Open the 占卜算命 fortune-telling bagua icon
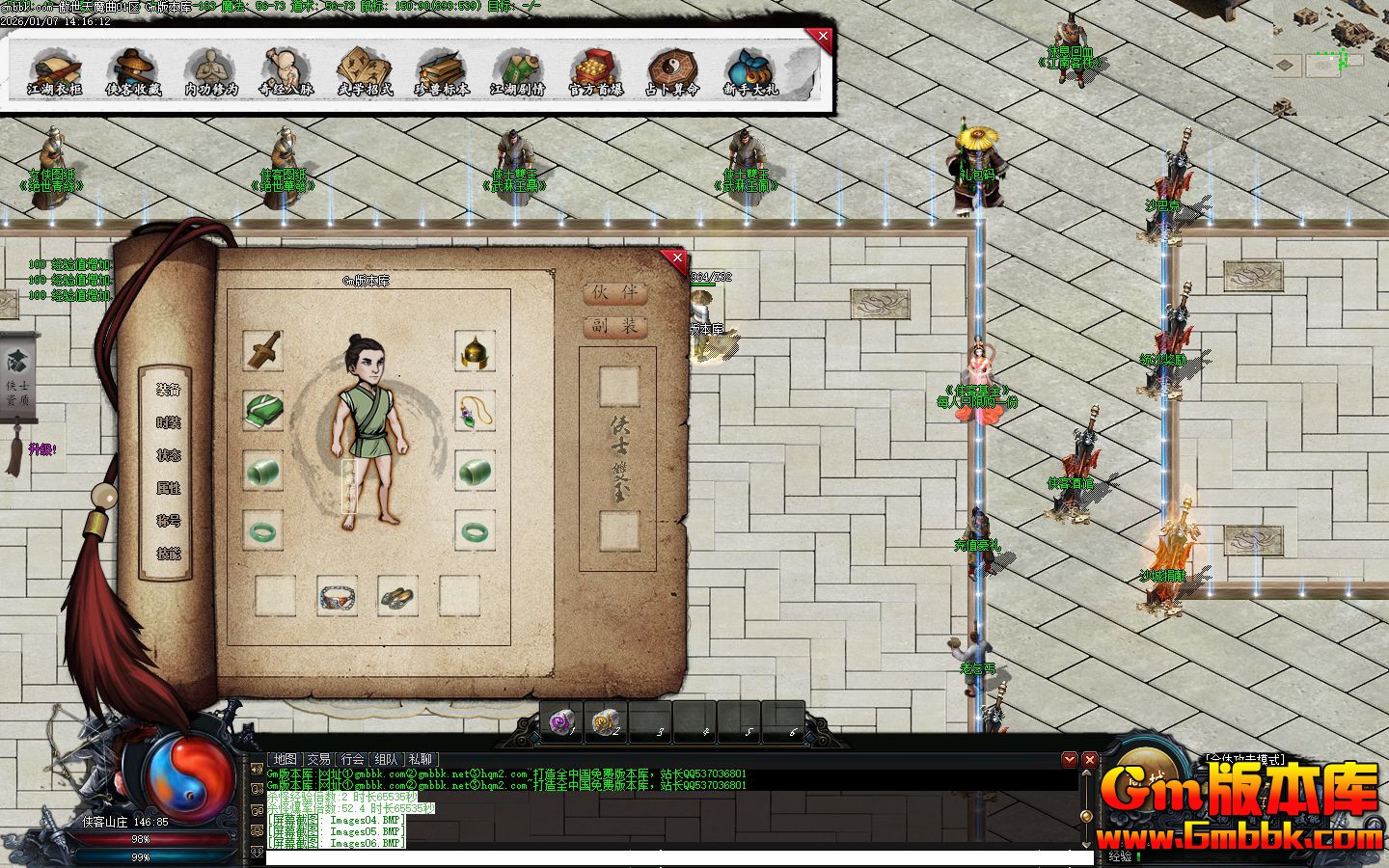 [672, 71]
